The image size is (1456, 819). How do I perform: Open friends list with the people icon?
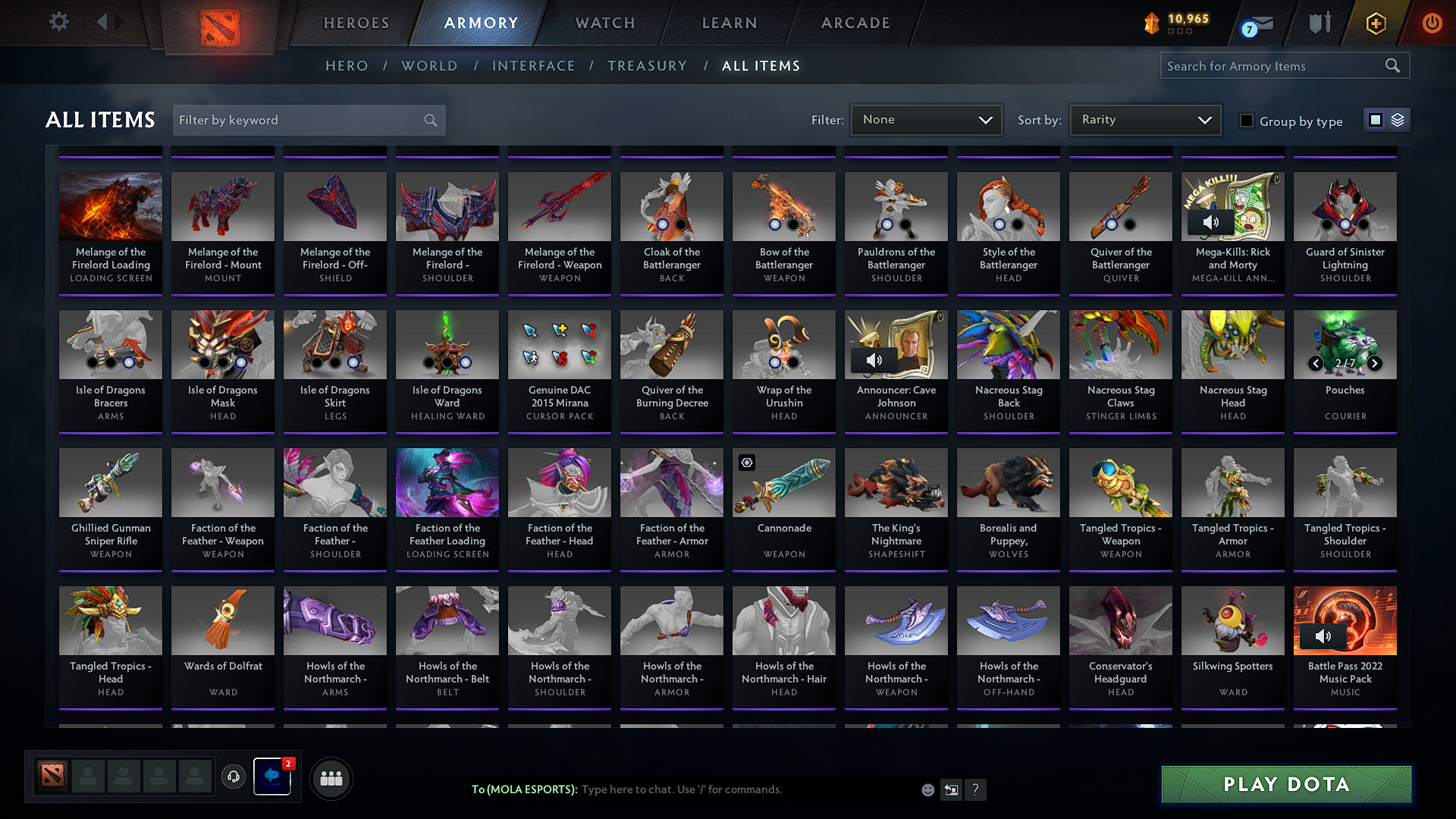tap(331, 777)
